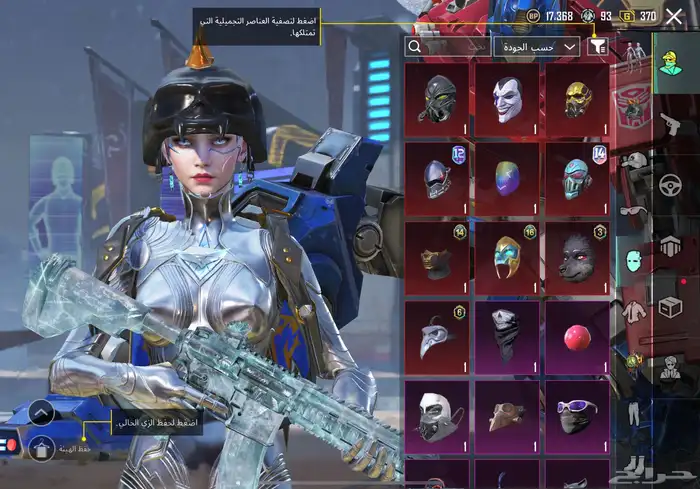
Task: Select the white joker face mask
Action: 506,99
